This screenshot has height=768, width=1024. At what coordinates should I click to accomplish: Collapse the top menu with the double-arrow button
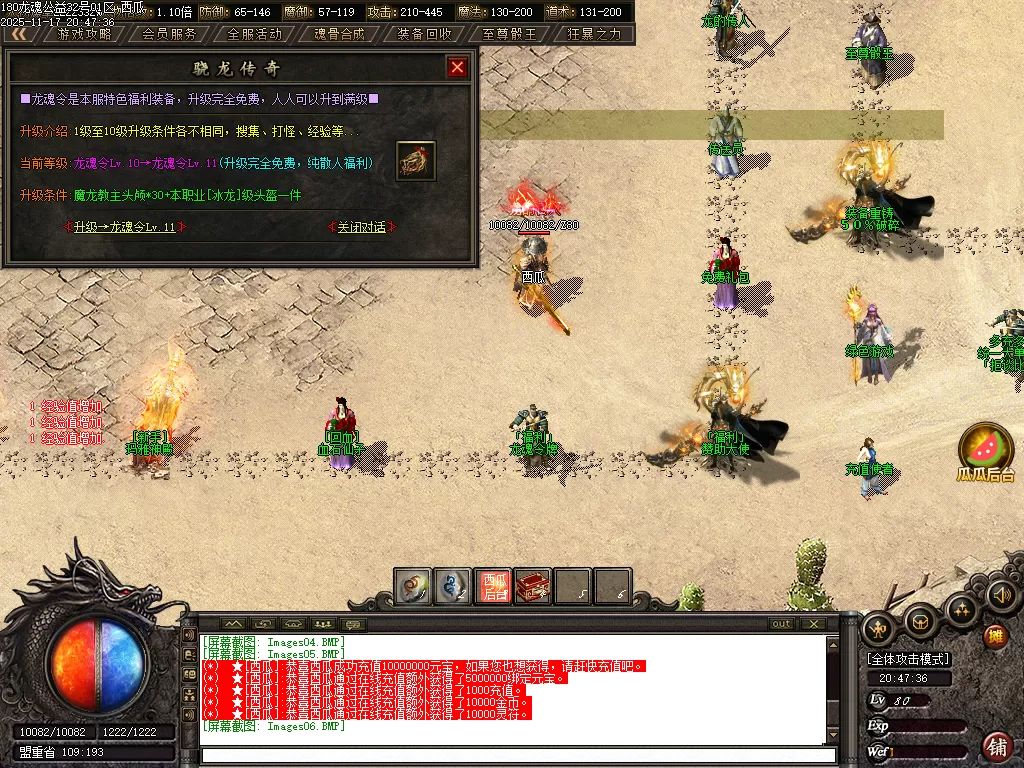point(18,33)
